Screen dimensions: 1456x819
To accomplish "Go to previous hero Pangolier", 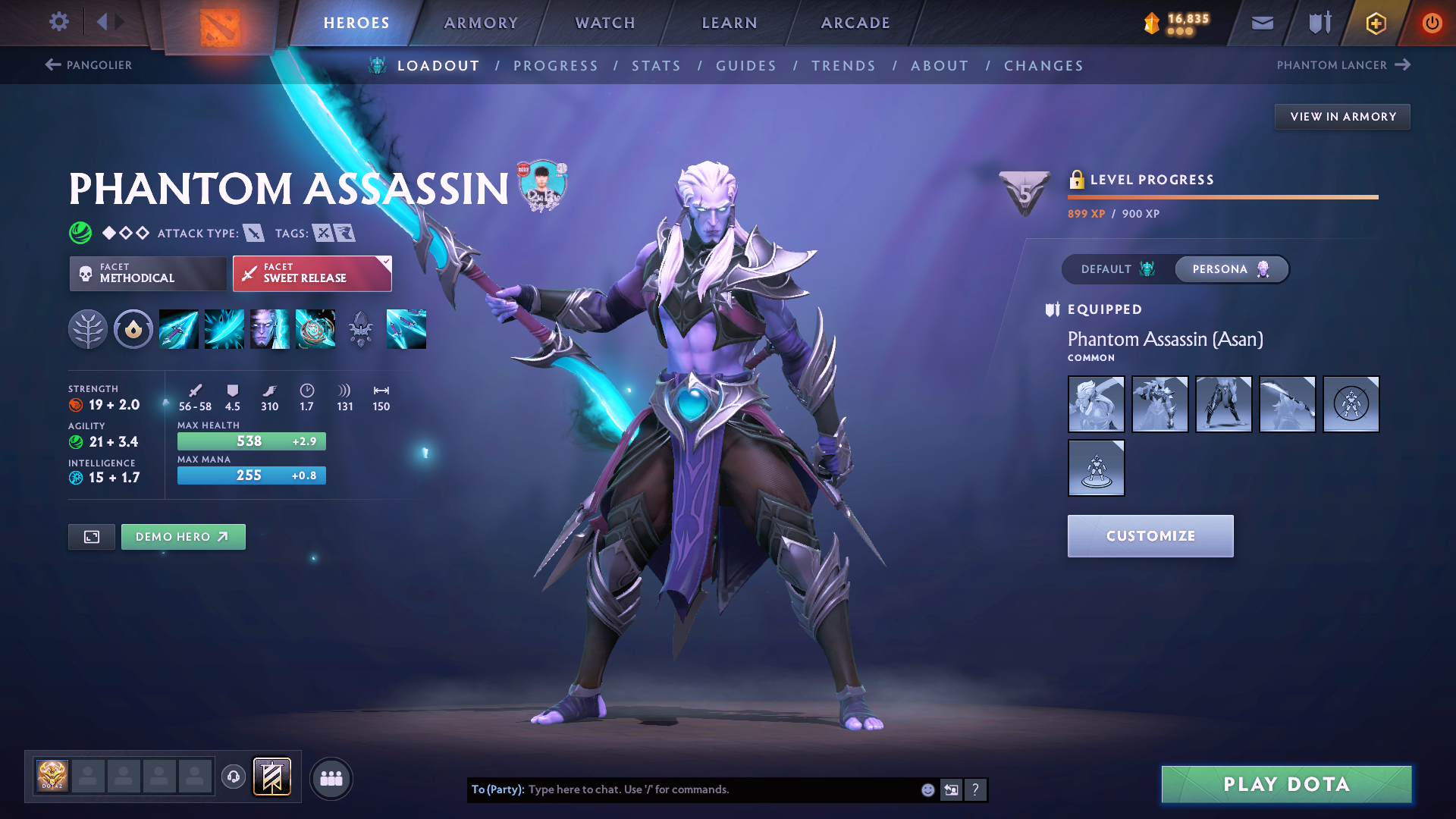I will (89, 65).
